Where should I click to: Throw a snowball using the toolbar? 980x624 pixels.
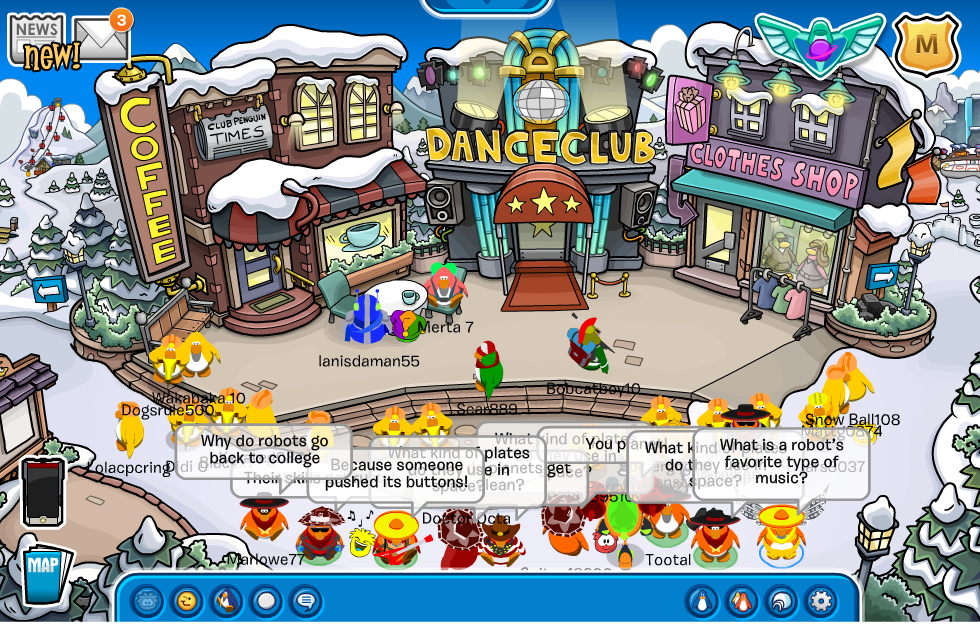tap(267, 601)
